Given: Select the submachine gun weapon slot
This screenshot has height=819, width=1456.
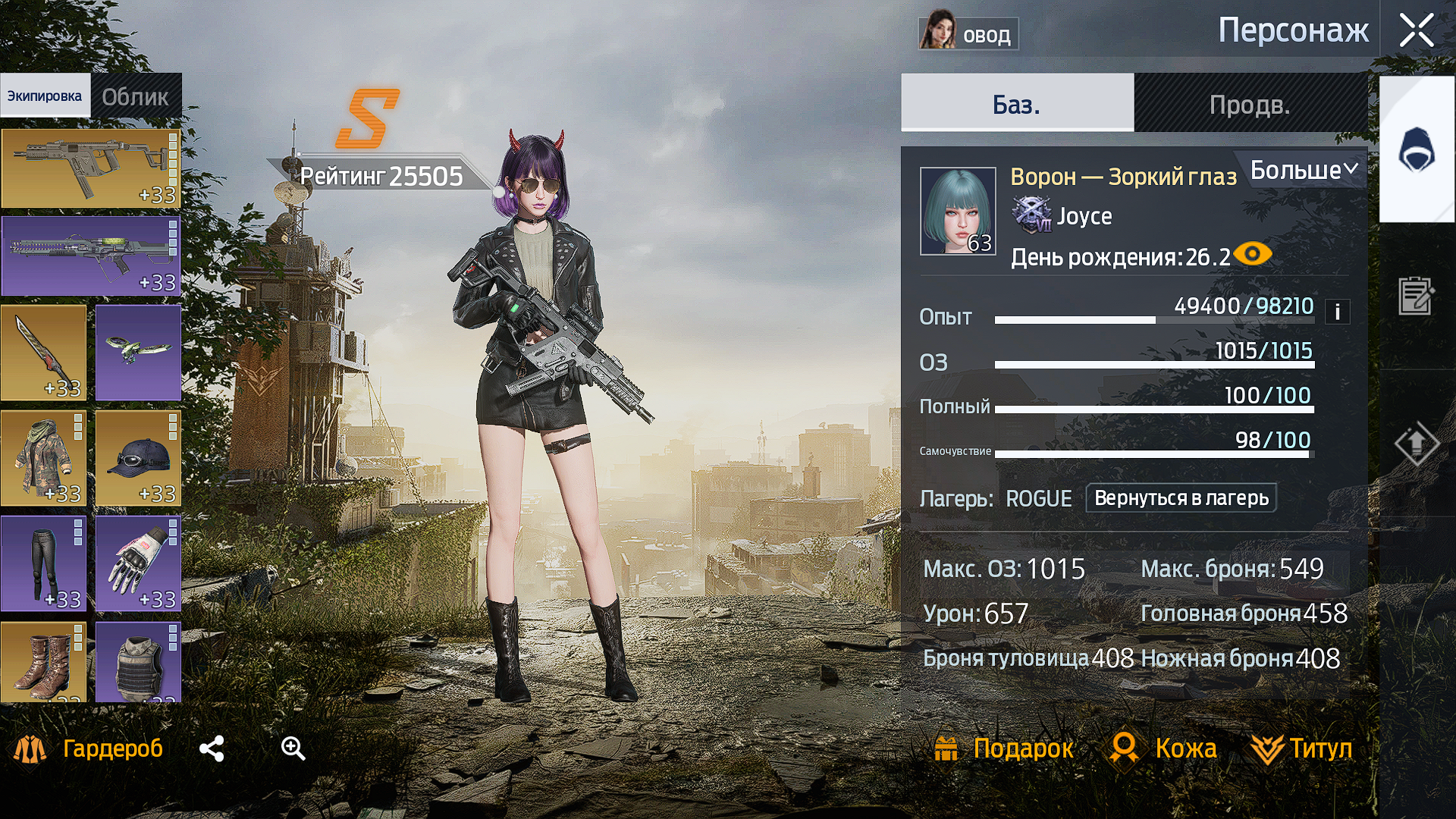Looking at the screenshot, I should coord(90,168).
